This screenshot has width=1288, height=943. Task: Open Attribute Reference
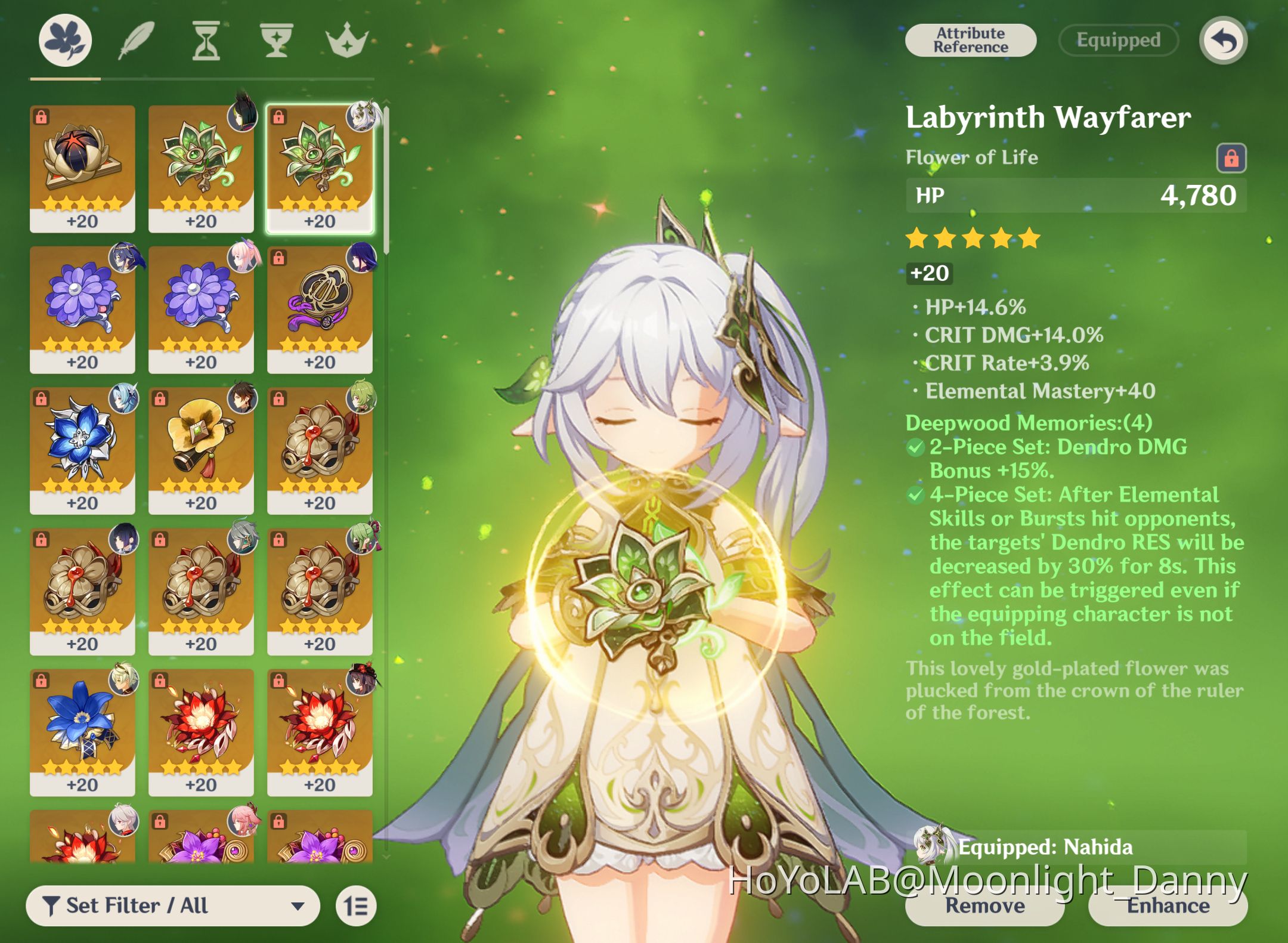tap(970, 40)
